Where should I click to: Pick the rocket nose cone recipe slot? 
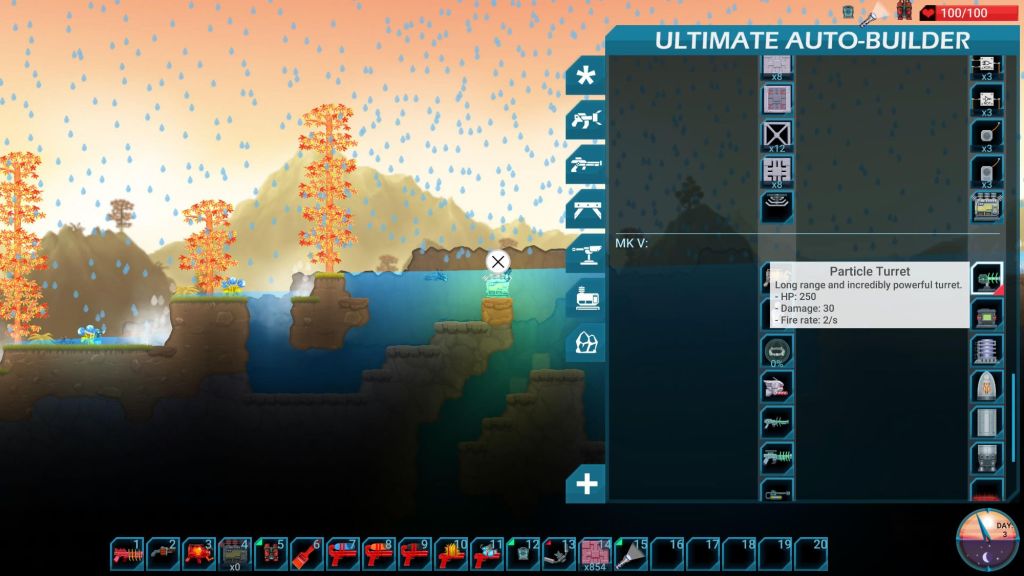[987, 386]
